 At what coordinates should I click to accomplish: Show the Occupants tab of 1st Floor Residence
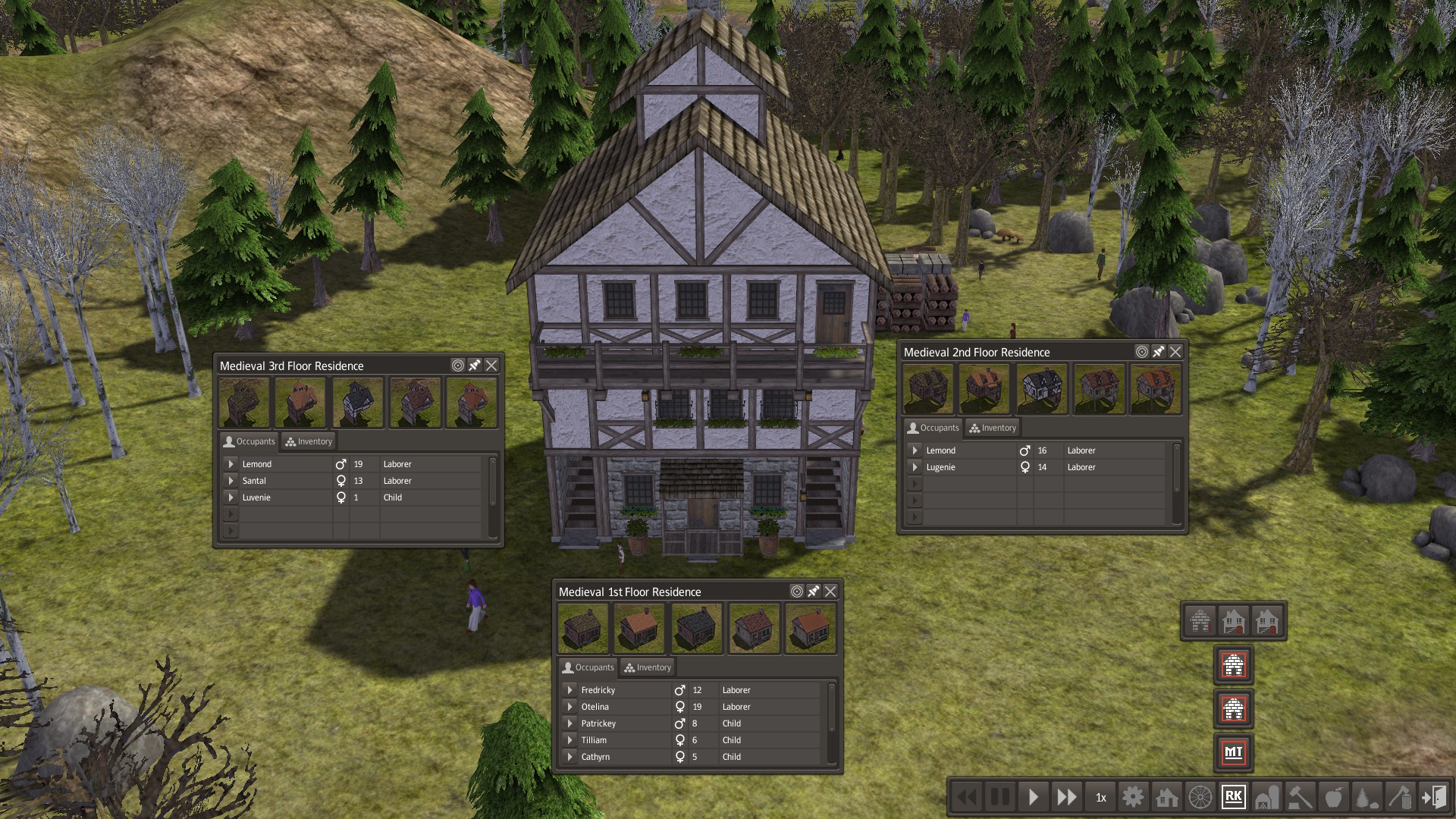click(588, 667)
